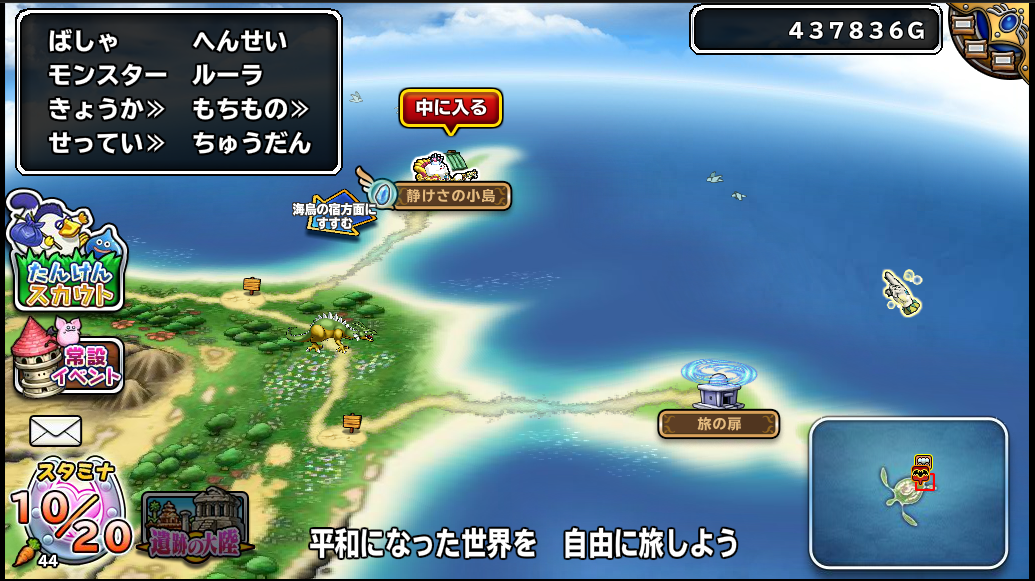Open the ばしゃ menu entry
The image size is (1035, 581).
click(83, 41)
